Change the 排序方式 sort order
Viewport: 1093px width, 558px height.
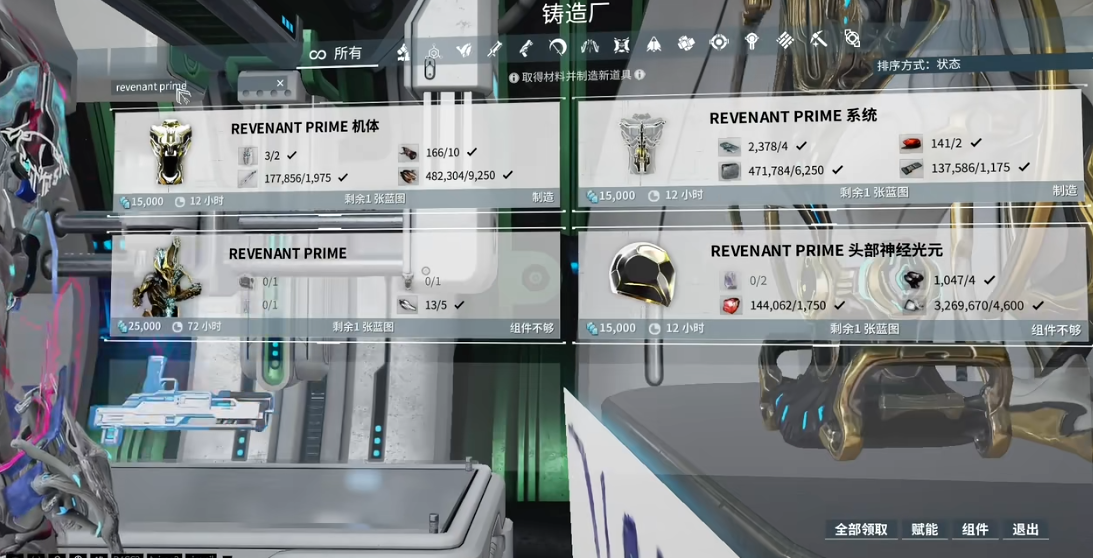click(x=918, y=65)
